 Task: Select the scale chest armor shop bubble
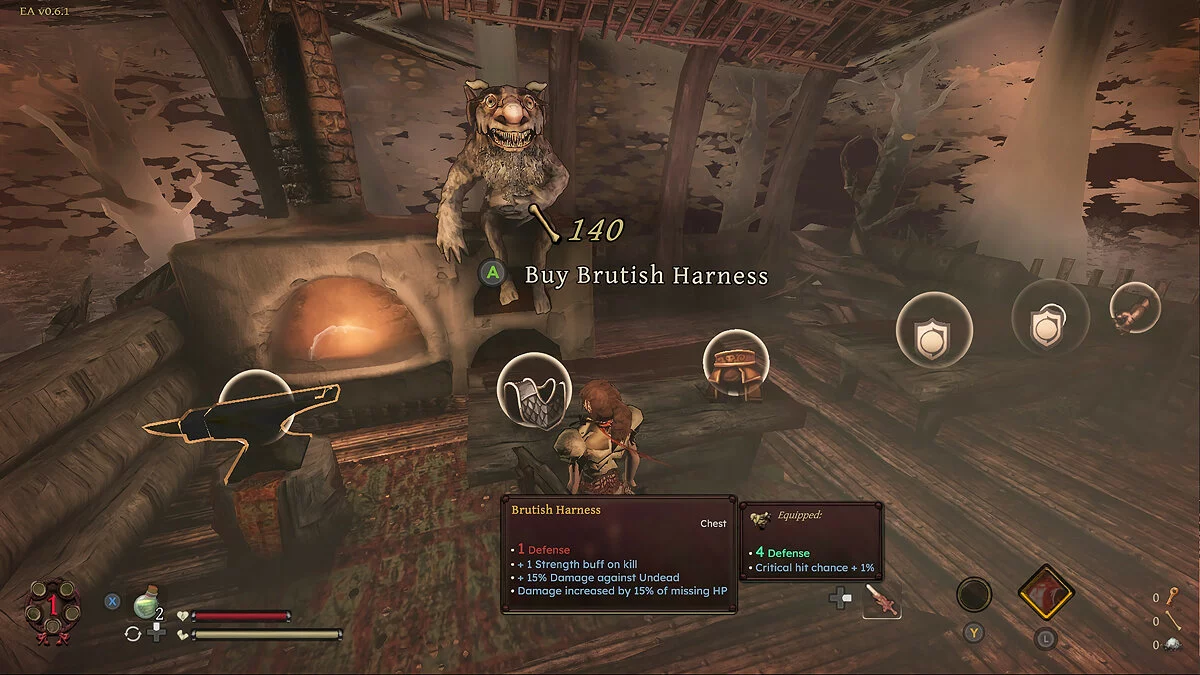click(533, 393)
